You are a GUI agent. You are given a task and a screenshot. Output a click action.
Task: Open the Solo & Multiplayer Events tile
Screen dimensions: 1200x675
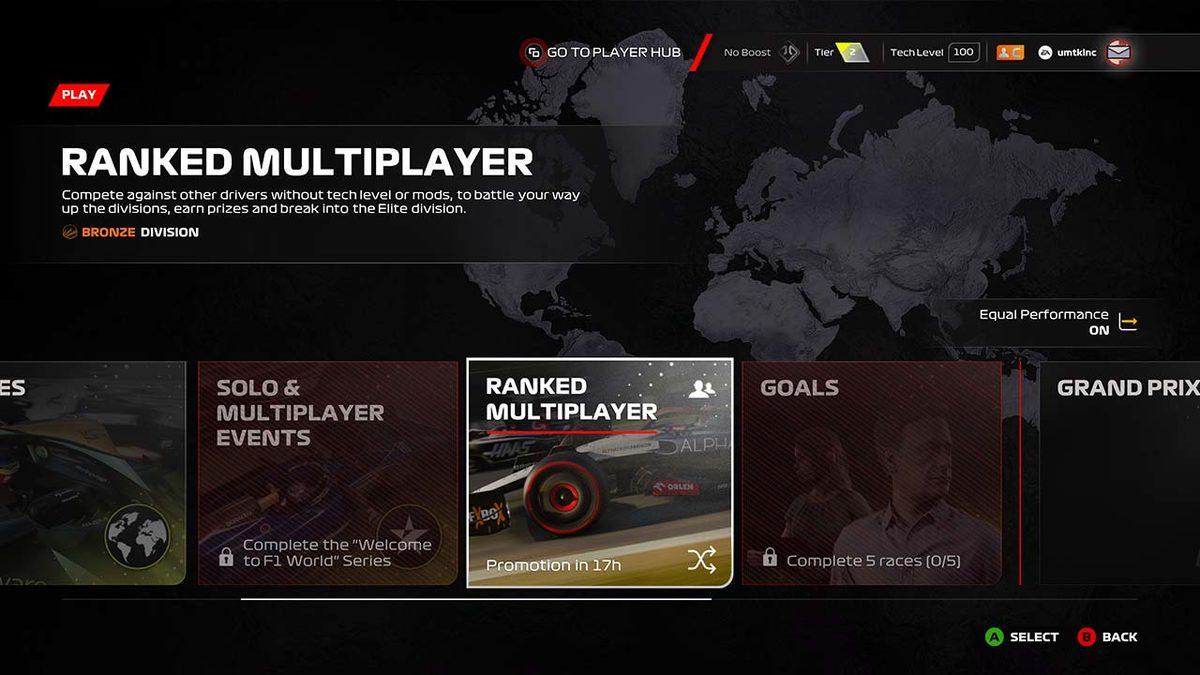pos(327,472)
